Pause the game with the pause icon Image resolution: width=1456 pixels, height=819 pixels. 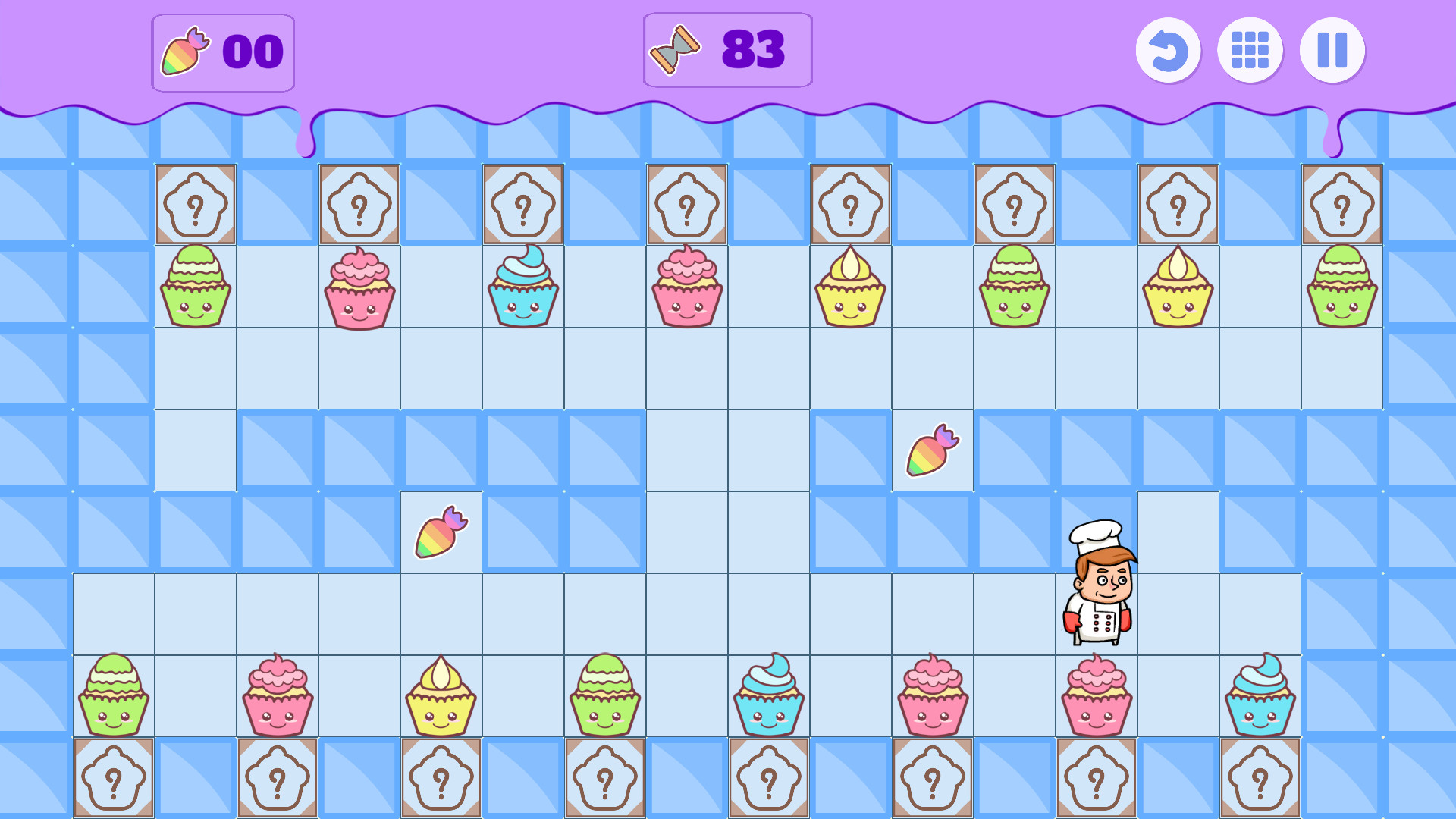[x=1332, y=50]
